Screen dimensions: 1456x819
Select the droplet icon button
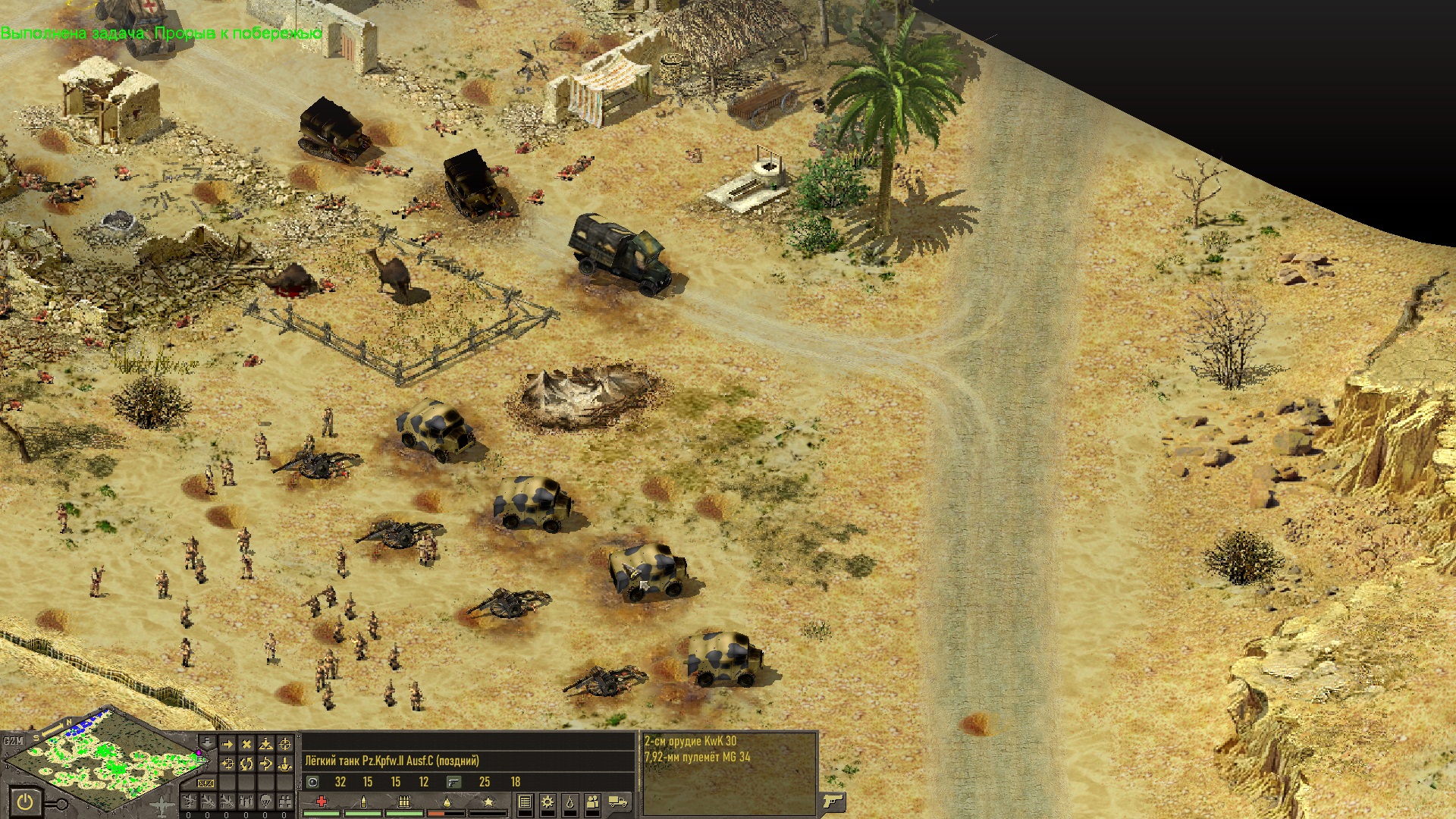(570, 802)
